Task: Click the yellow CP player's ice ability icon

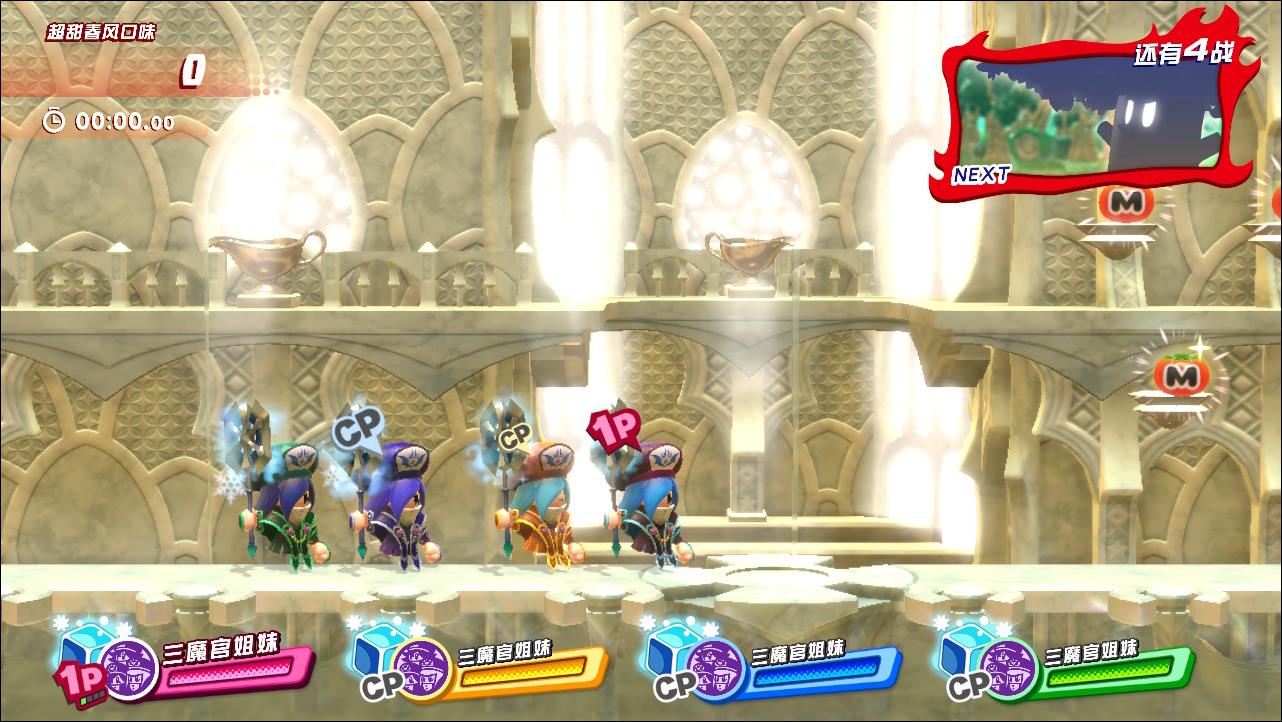Action: coord(378,645)
